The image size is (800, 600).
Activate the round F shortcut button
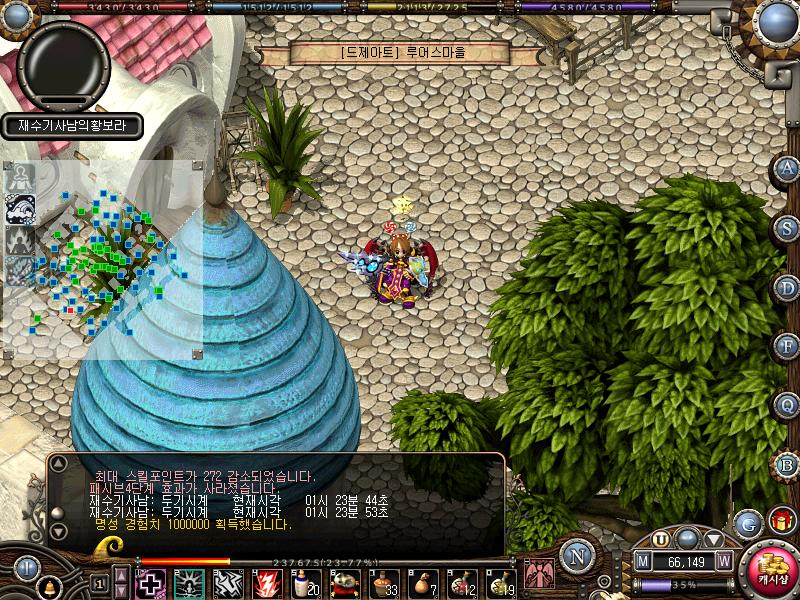click(x=787, y=346)
